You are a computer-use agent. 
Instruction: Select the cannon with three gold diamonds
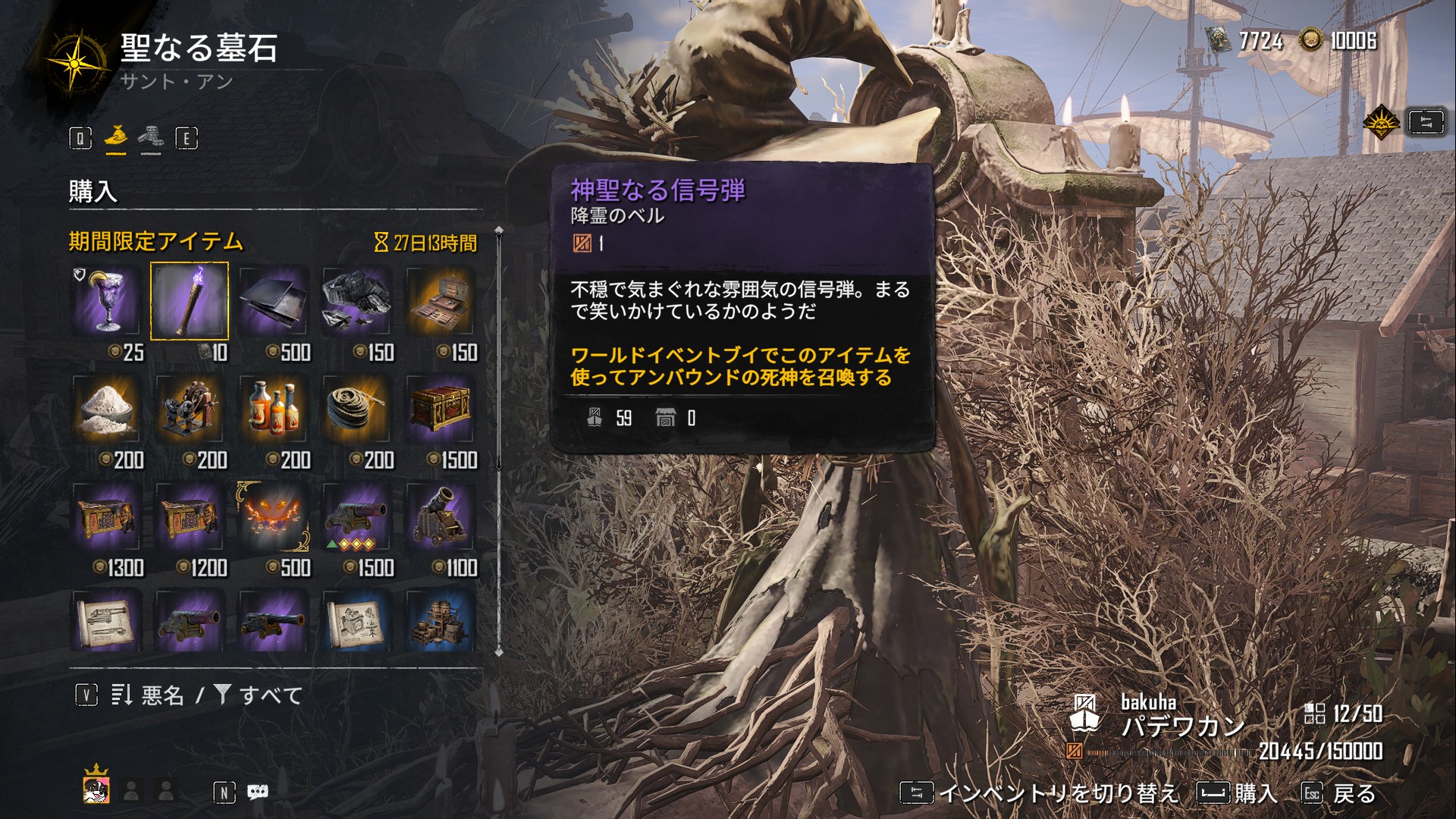356,517
